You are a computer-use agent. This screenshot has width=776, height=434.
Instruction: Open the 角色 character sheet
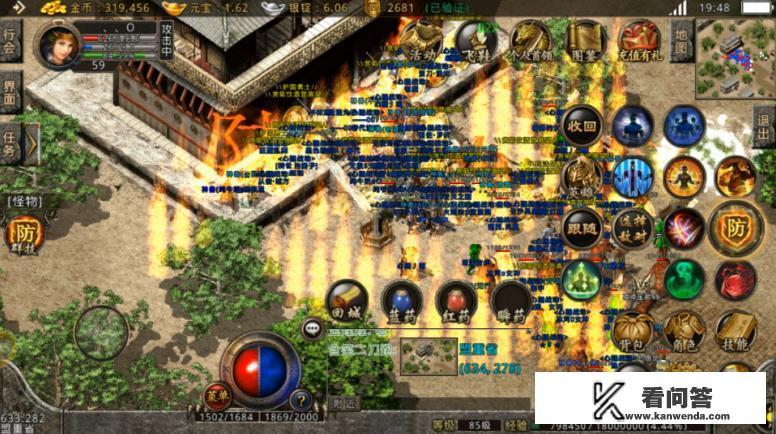tap(685, 330)
